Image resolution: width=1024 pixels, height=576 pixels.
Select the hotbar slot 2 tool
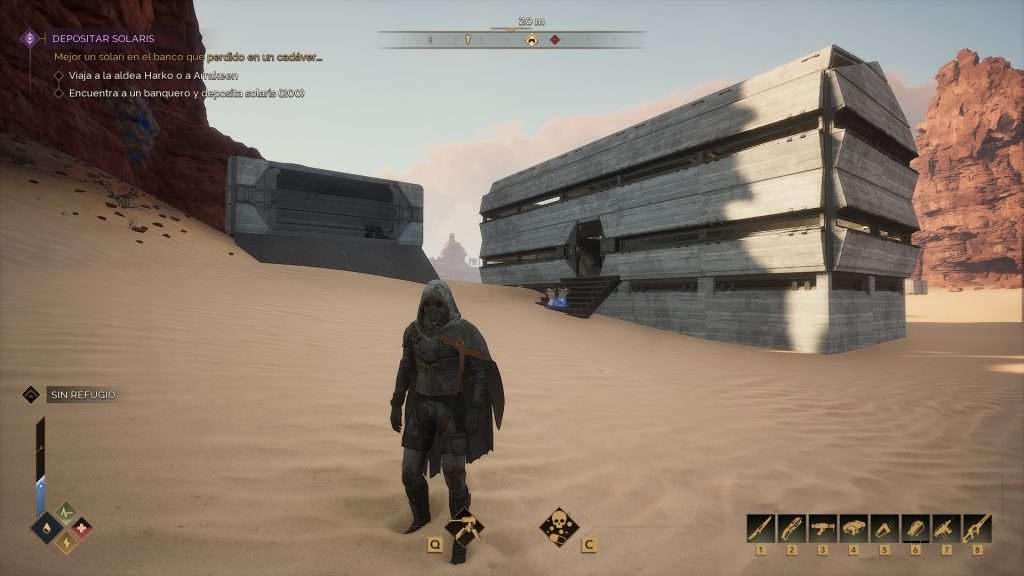pos(792,528)
